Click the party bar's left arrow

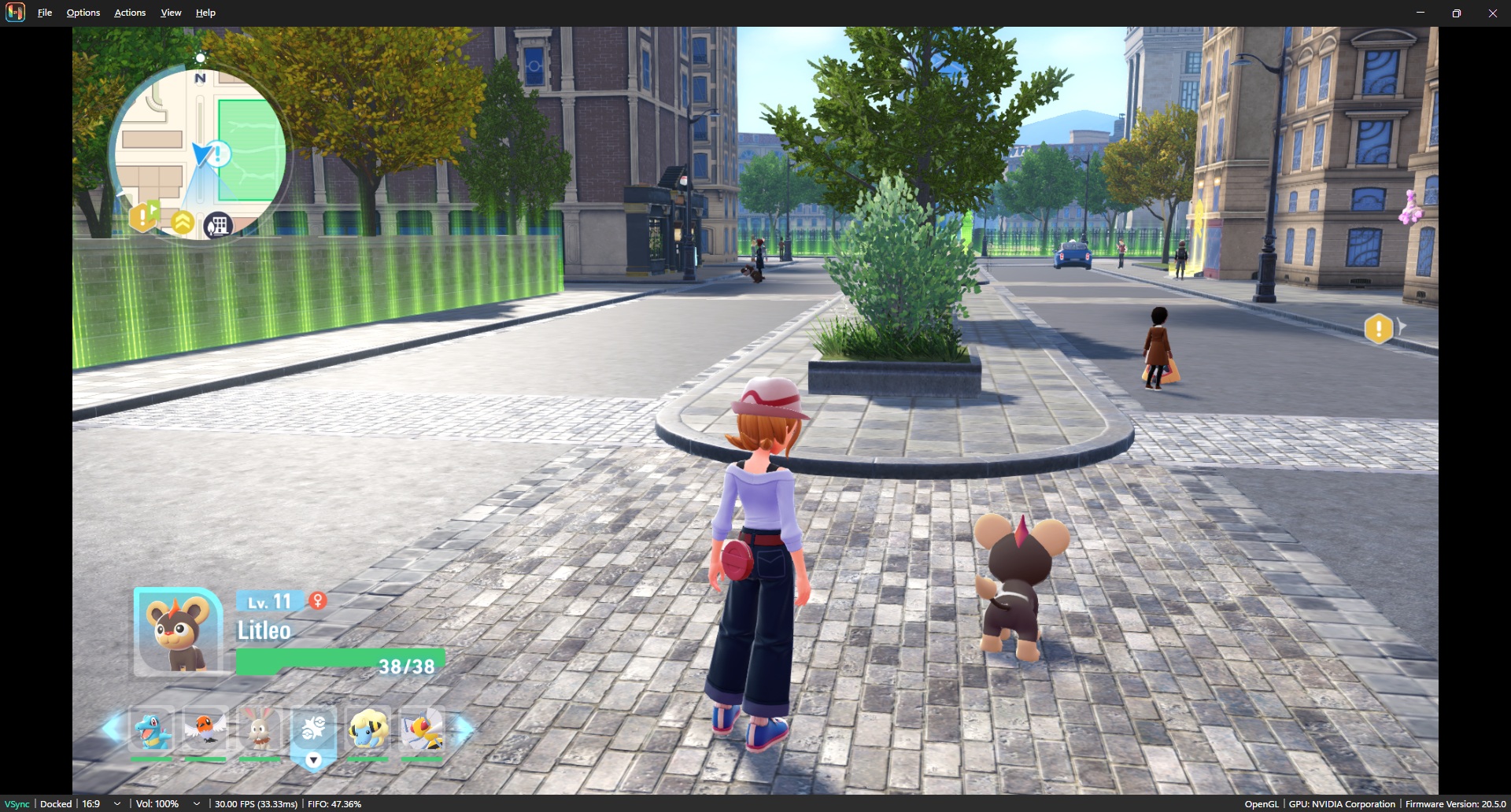(112, 729)
